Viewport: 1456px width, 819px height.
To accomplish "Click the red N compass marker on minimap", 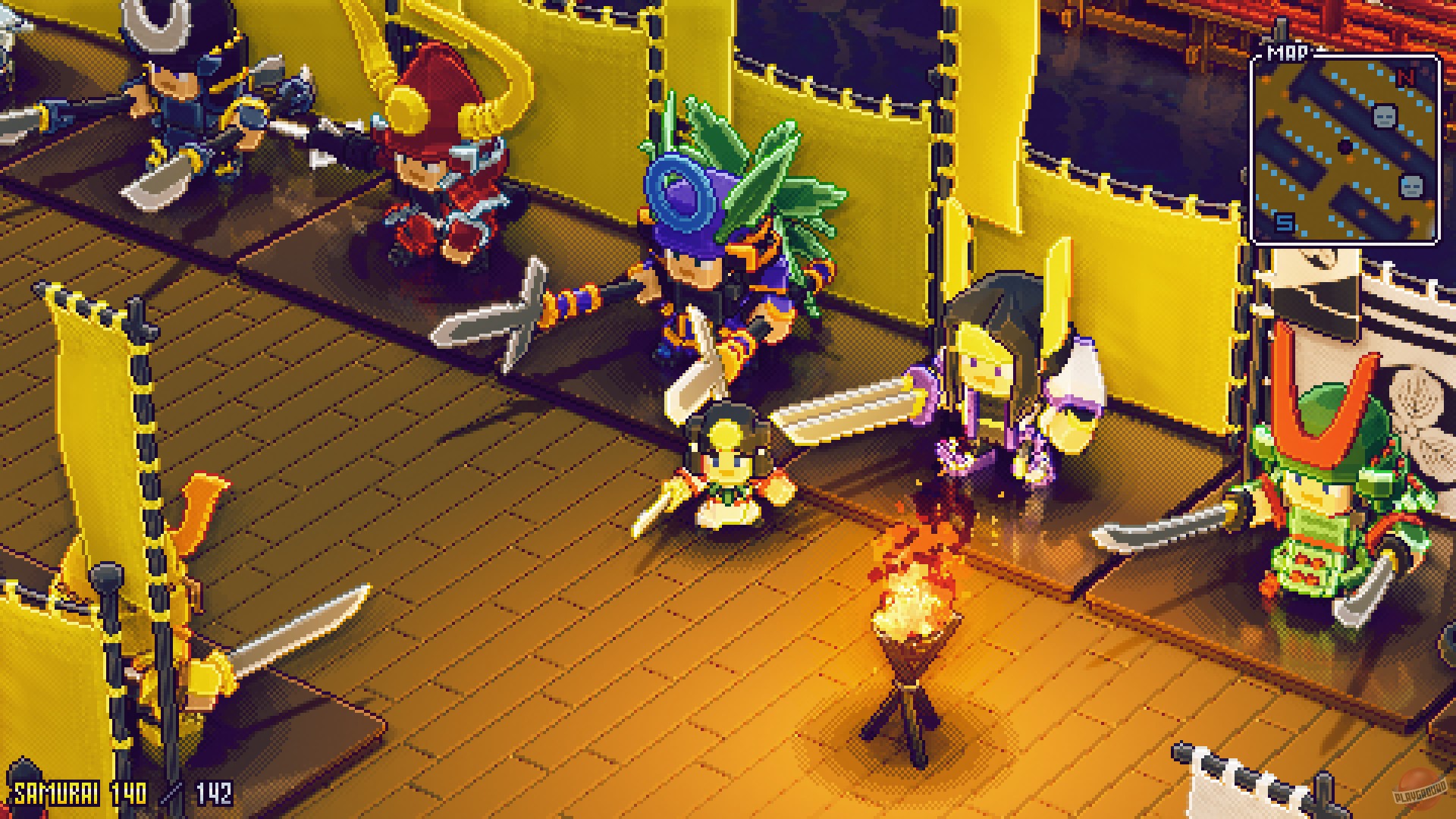I will pos(1405,76).
